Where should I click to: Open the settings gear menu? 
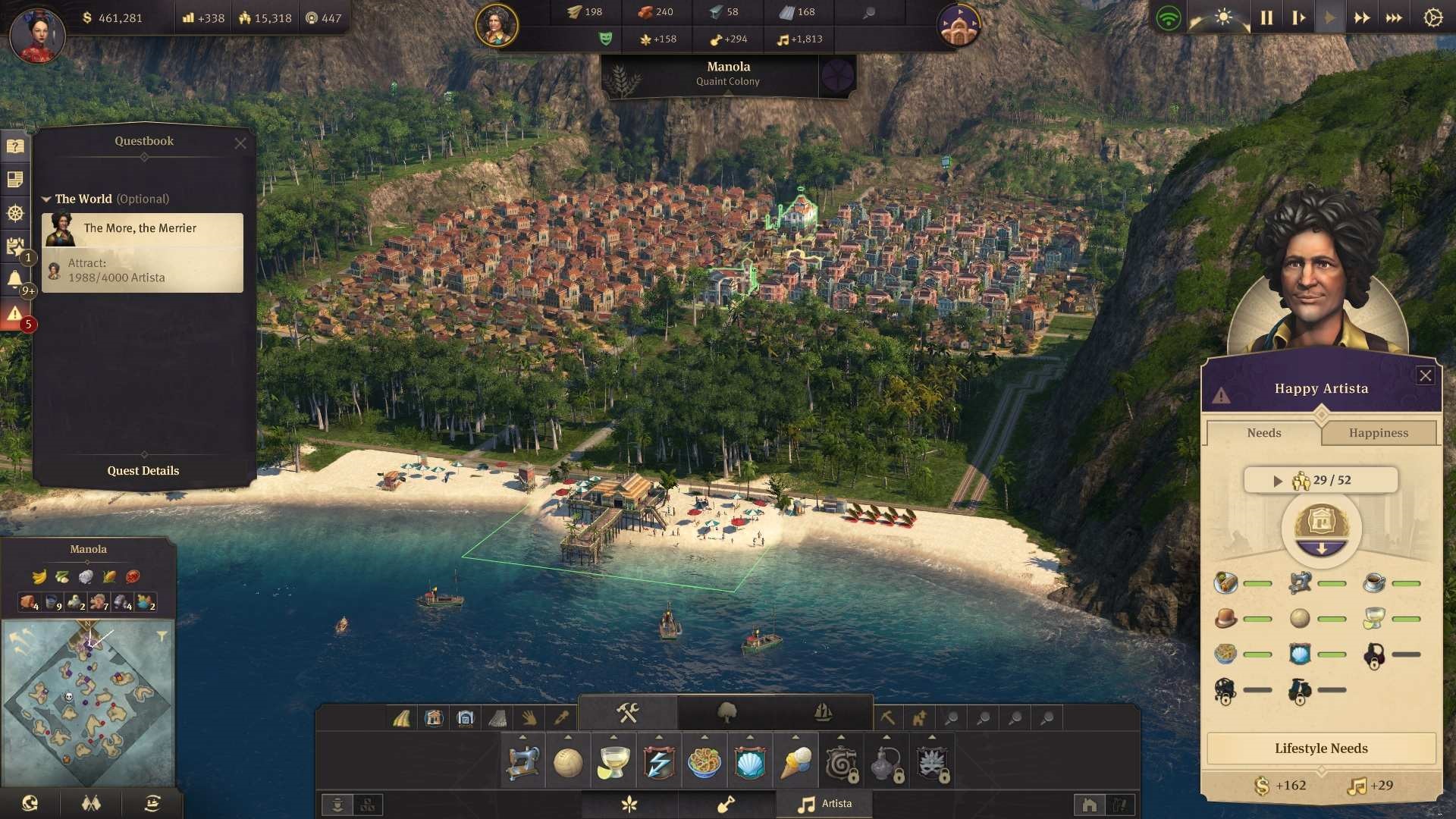(1433, 17)
